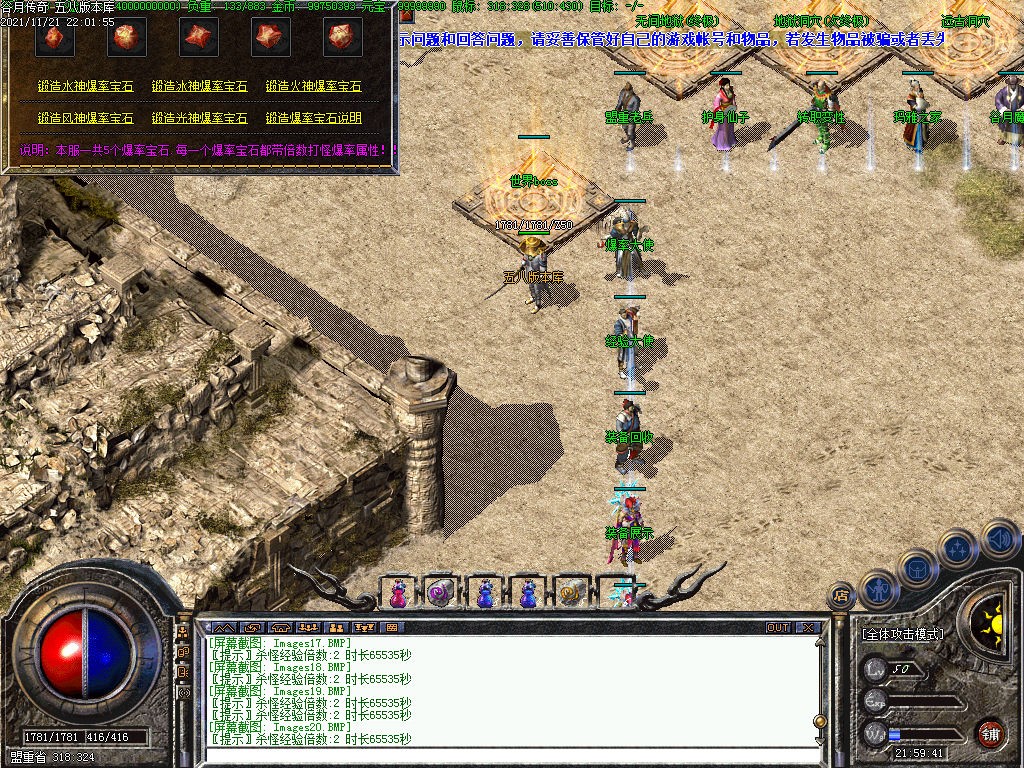This screenshot has height=768, width=1024.
Task: Click the 锻造风神爆率宝石 link
Action: [86, 118]
